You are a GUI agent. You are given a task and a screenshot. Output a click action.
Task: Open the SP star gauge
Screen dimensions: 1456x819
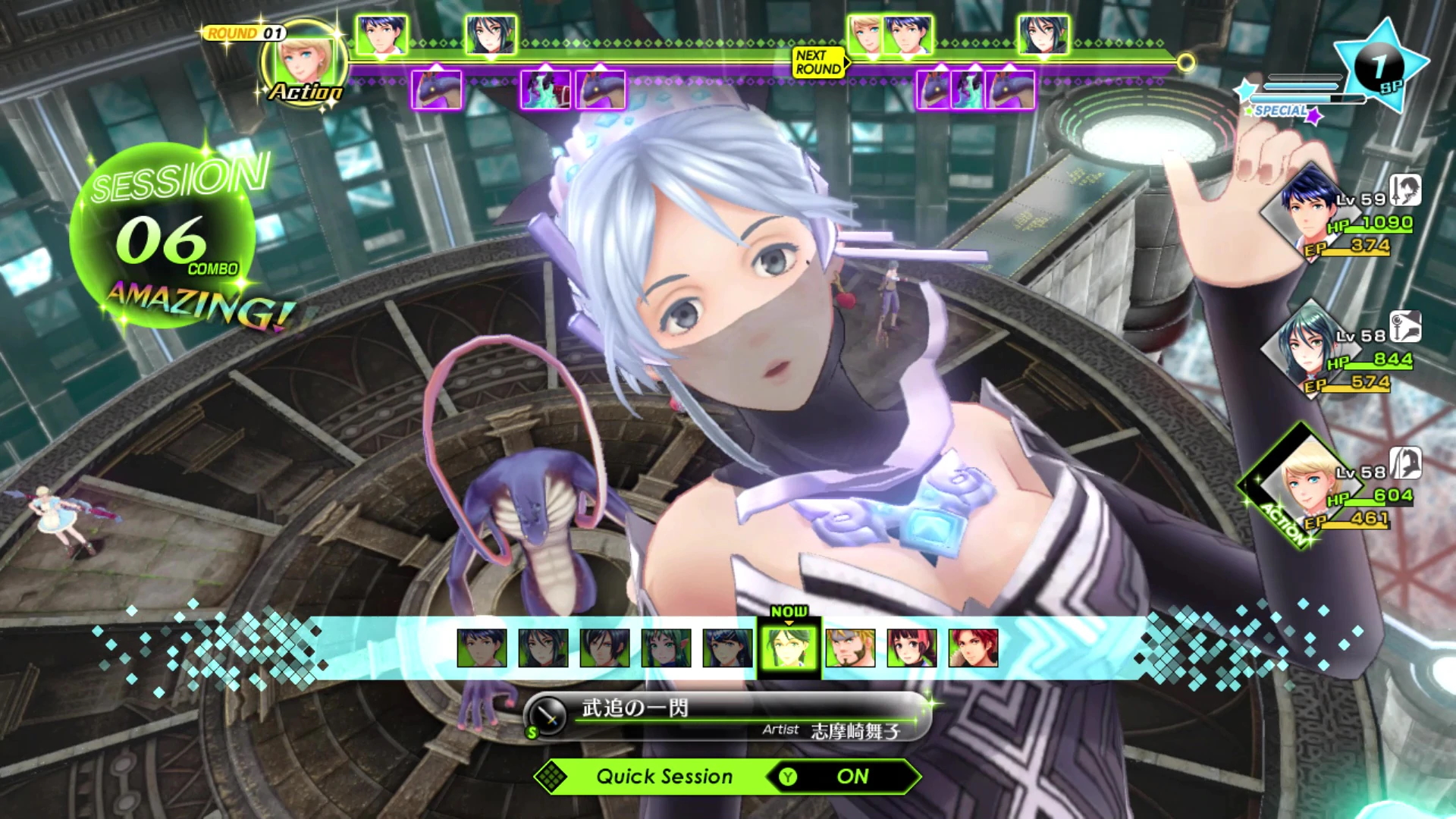tap(1379, 68)
